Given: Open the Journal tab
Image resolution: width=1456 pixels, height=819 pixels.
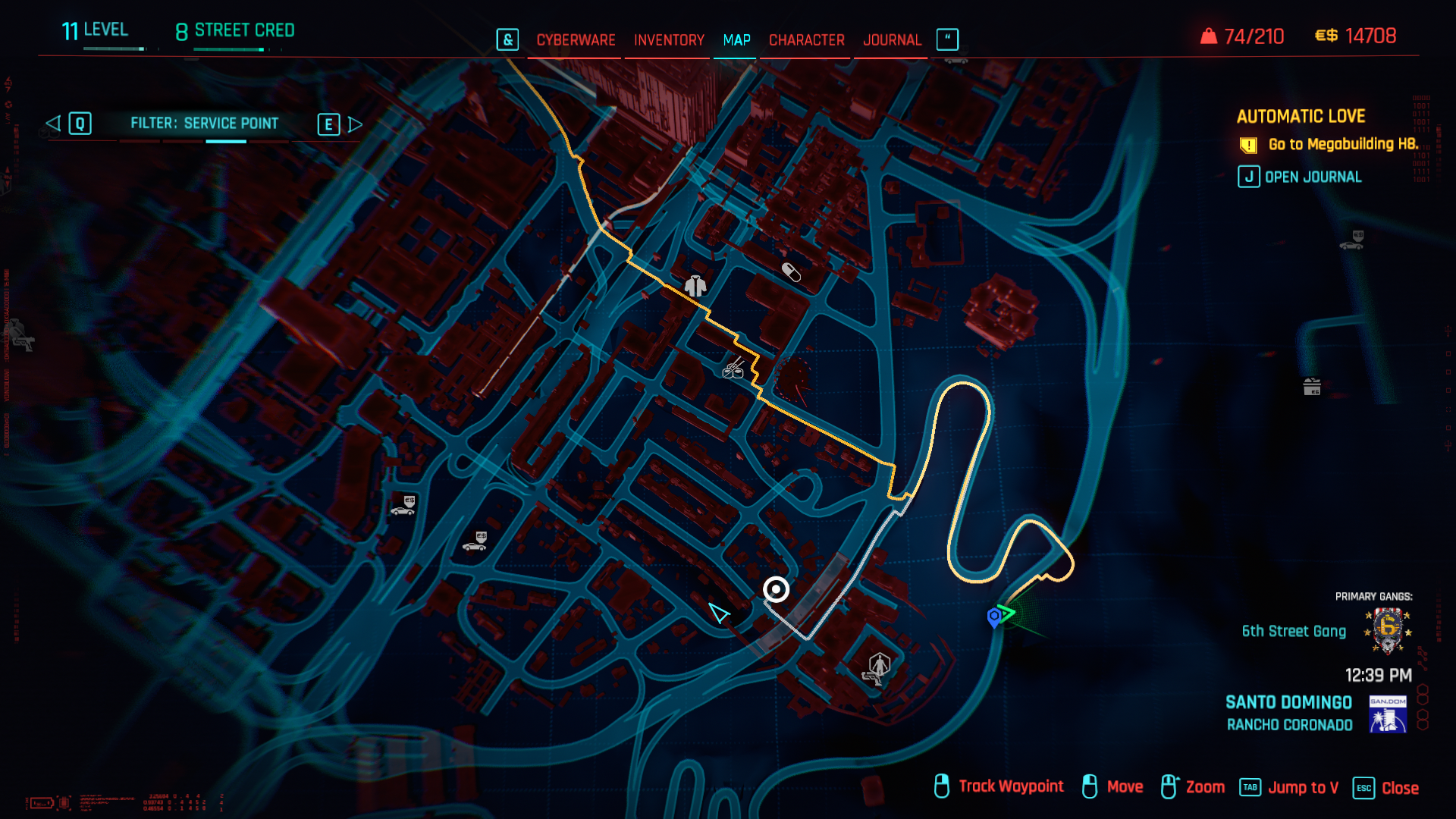Looking at the screenshot, I should tap(892, 40).
